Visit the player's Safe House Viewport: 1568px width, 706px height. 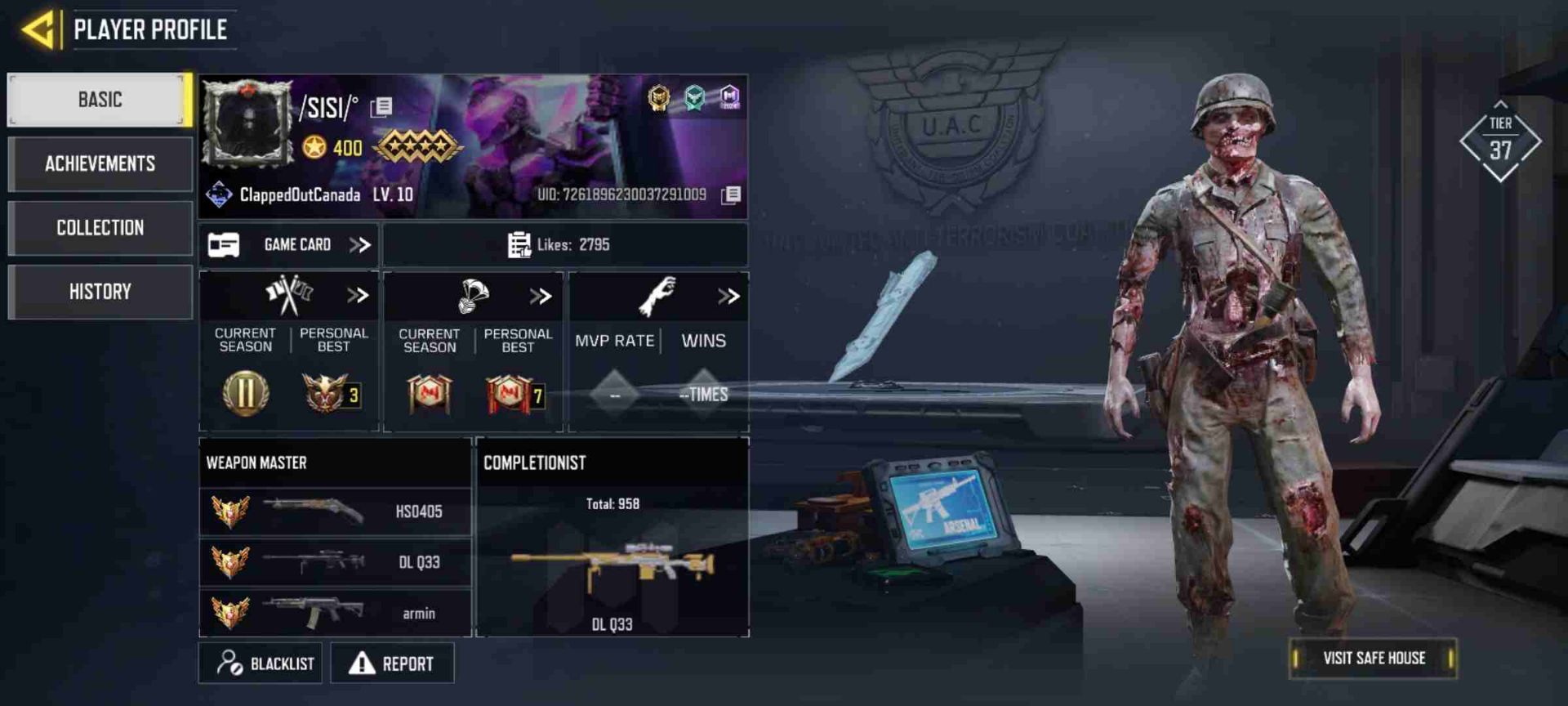coord(1374,658)
